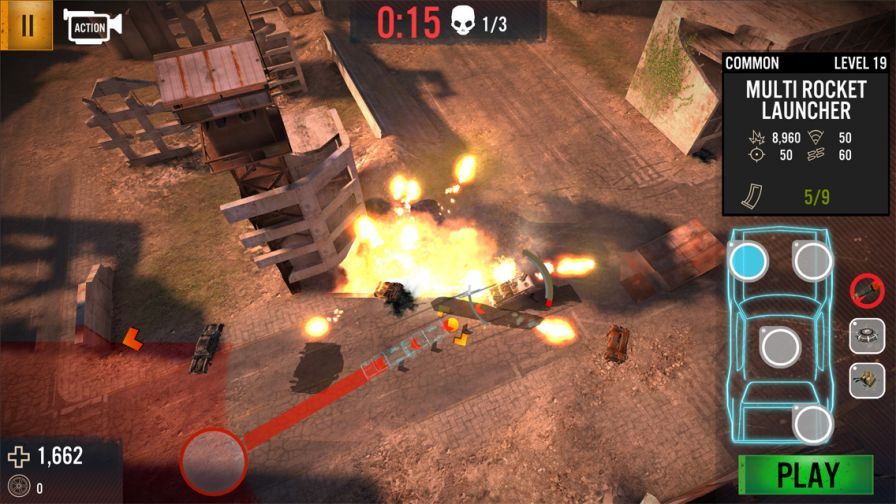Select the highlighted blue weapon slot on car
896x504 pixels.
[x=748, y=262]
